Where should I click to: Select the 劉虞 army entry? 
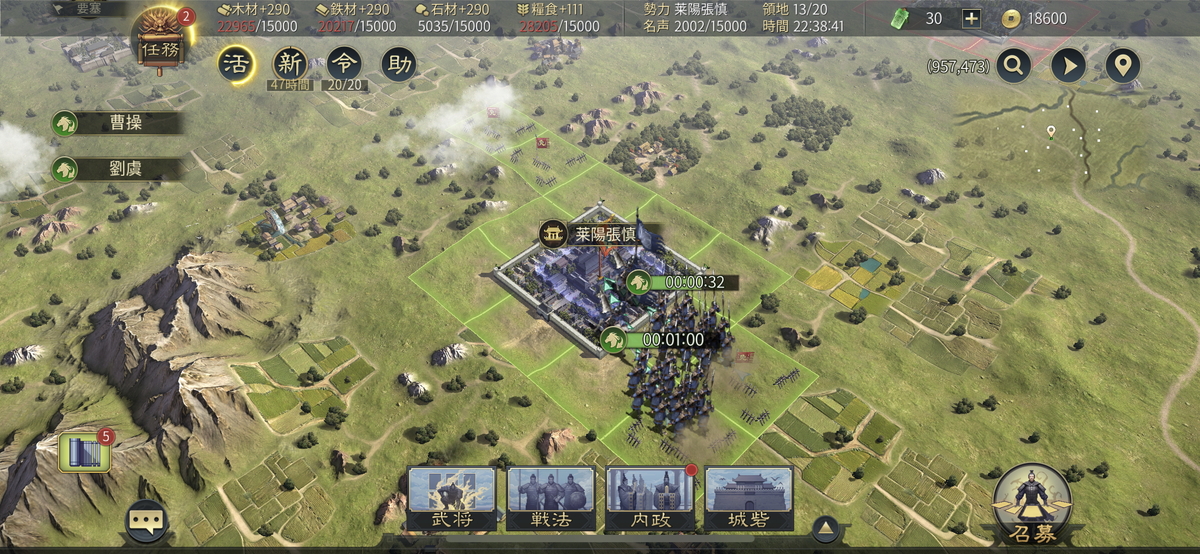coord(118,168)
